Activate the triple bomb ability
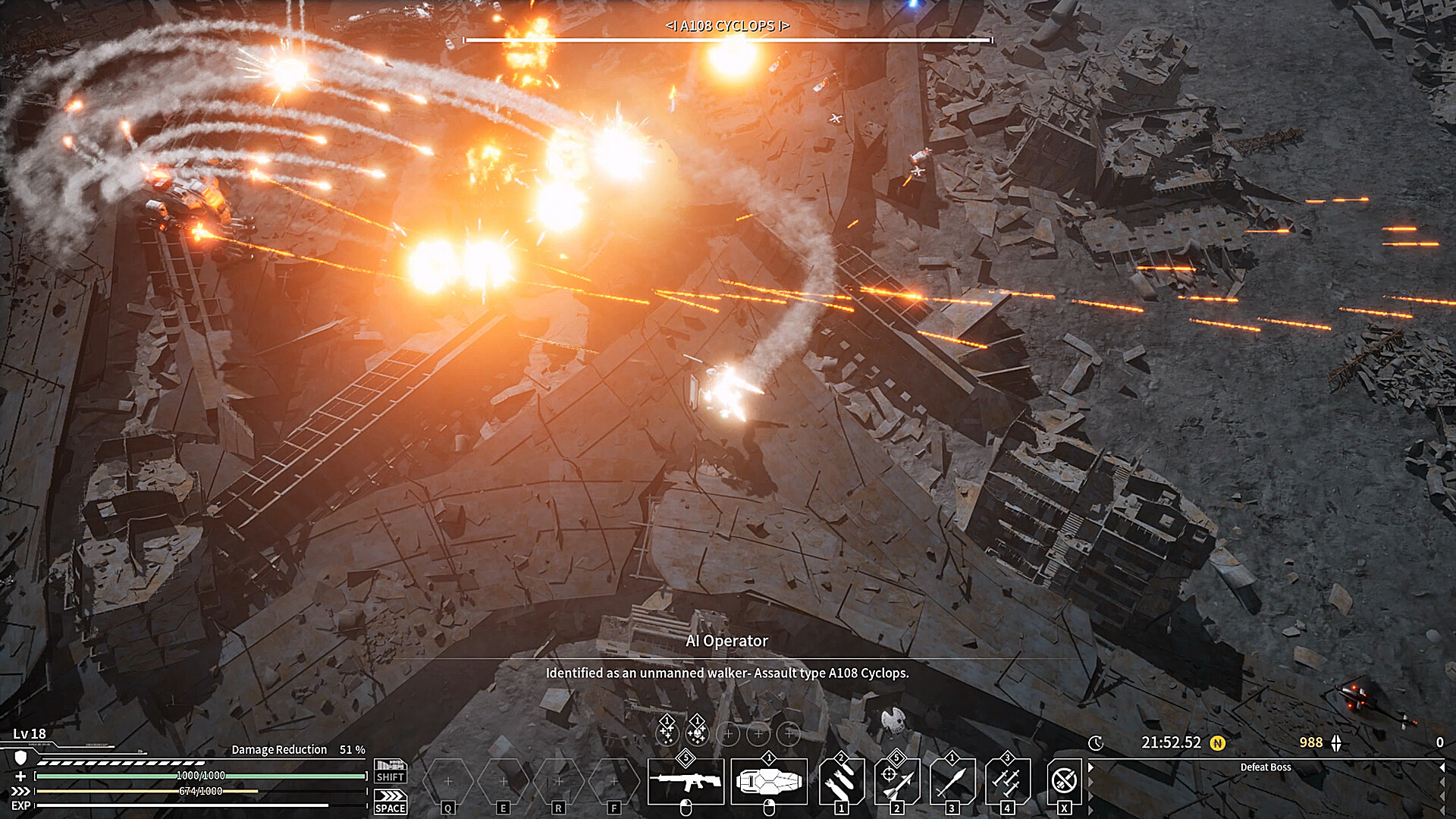This screenshot has height=819, width=1456. (x=841, y=781)
